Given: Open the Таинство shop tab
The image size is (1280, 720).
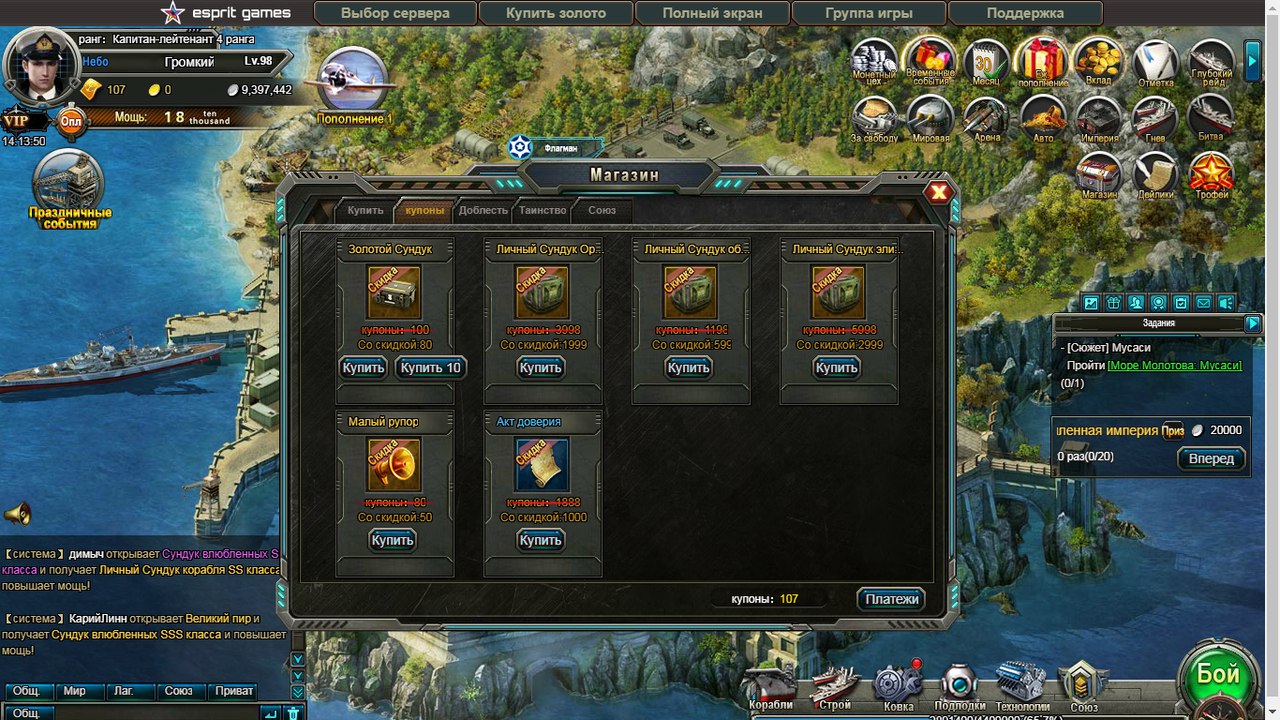Looking at the screenshot, I should click(543, 211).
